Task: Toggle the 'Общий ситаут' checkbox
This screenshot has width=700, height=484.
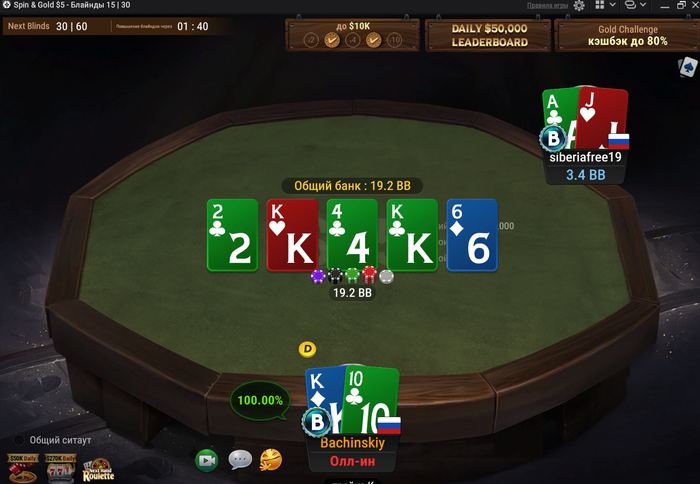Action: pos(20,440)
